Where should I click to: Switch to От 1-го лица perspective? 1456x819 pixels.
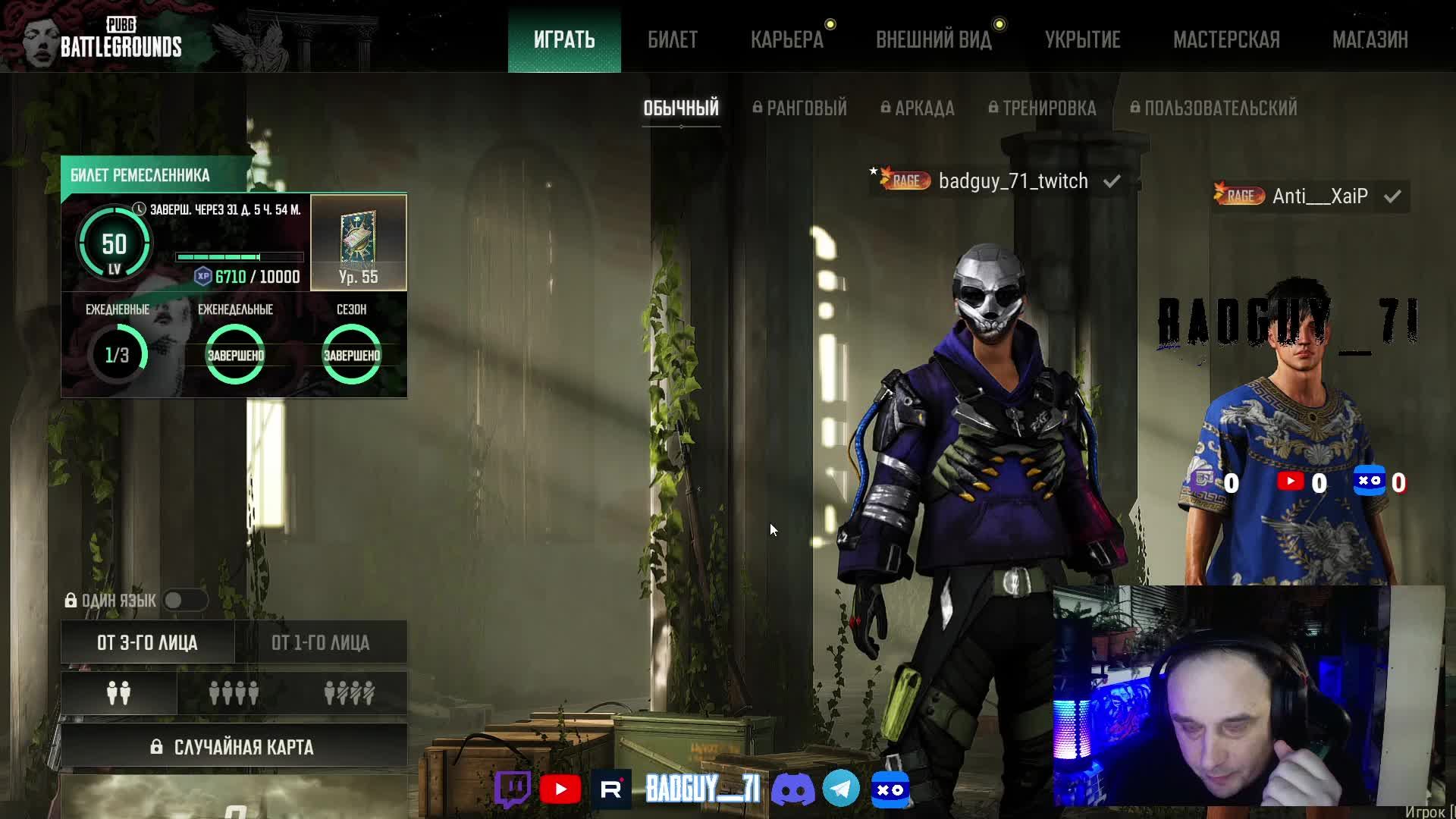click(x=320, y=642)
